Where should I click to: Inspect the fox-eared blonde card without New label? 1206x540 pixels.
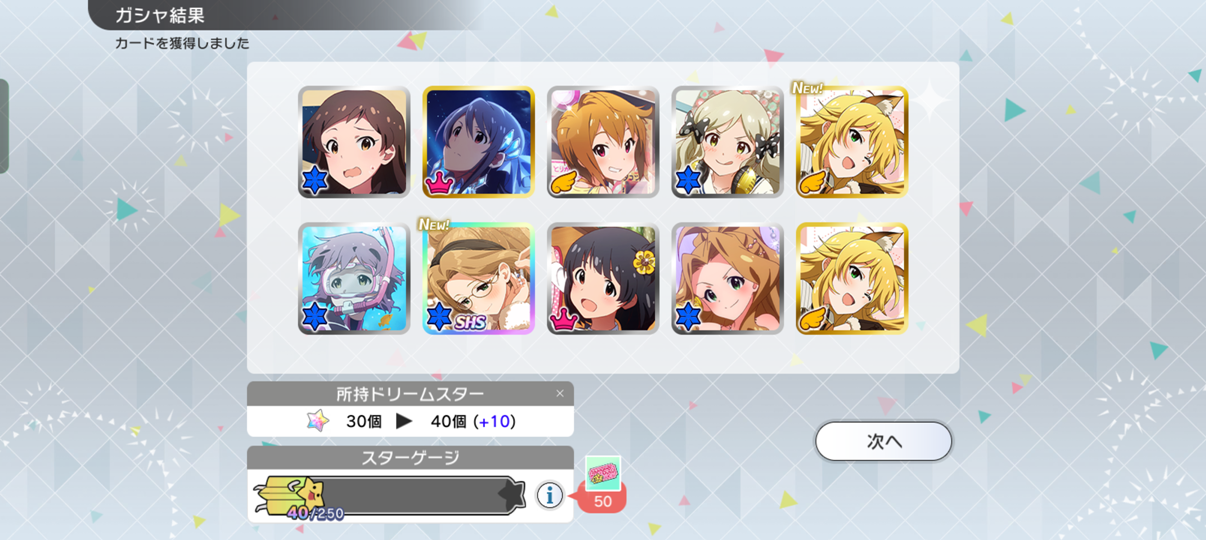point(852,278)
